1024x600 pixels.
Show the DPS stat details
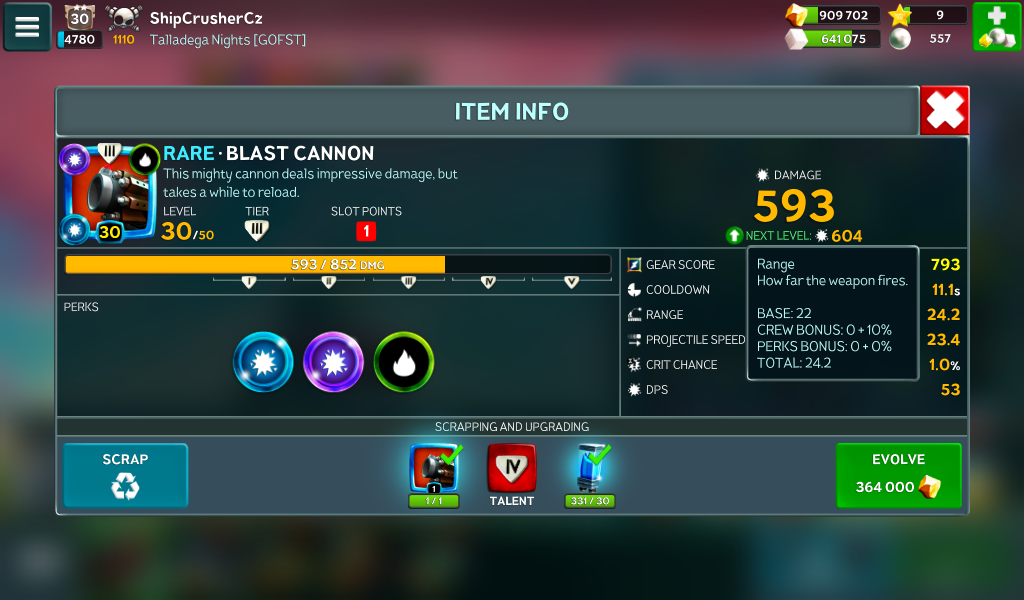click(x=655, y=390)
